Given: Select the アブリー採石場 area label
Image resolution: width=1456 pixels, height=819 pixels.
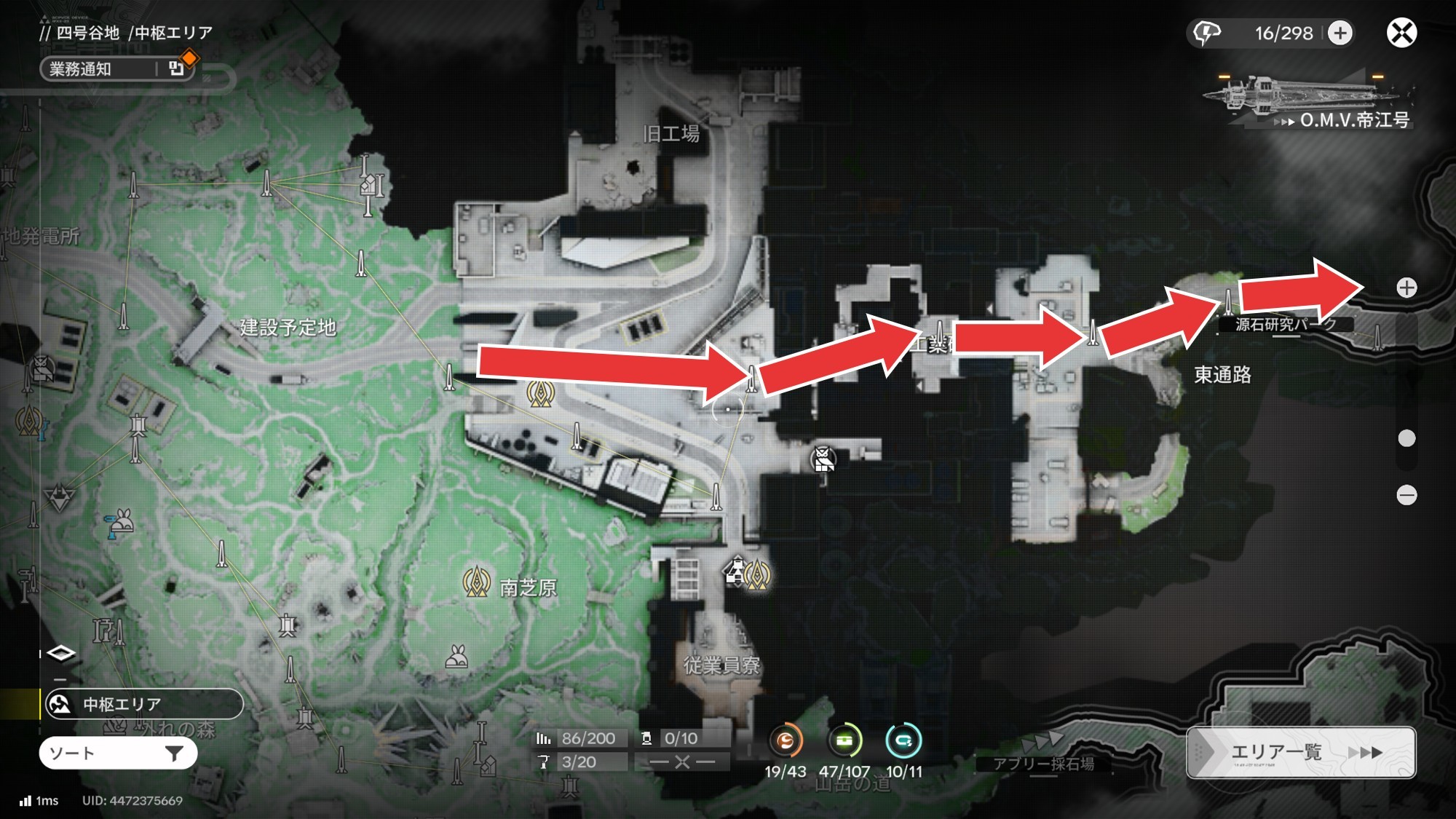Looking at the screenshot, I should point(1043,763).
